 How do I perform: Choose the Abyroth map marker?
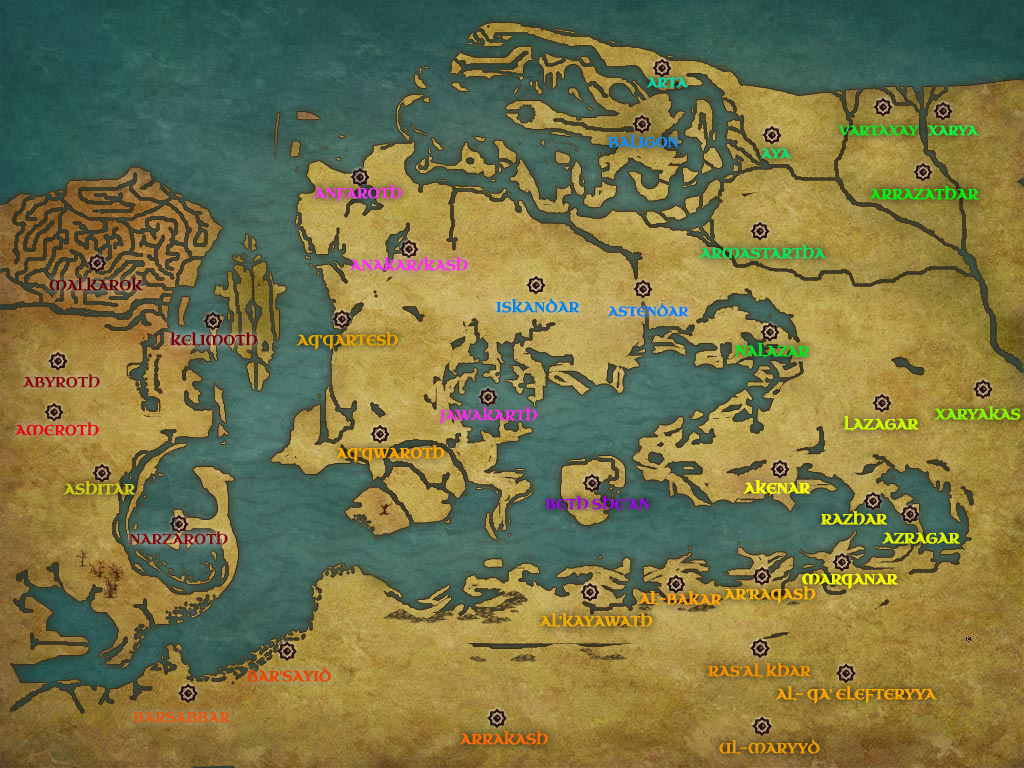(57, 360)
